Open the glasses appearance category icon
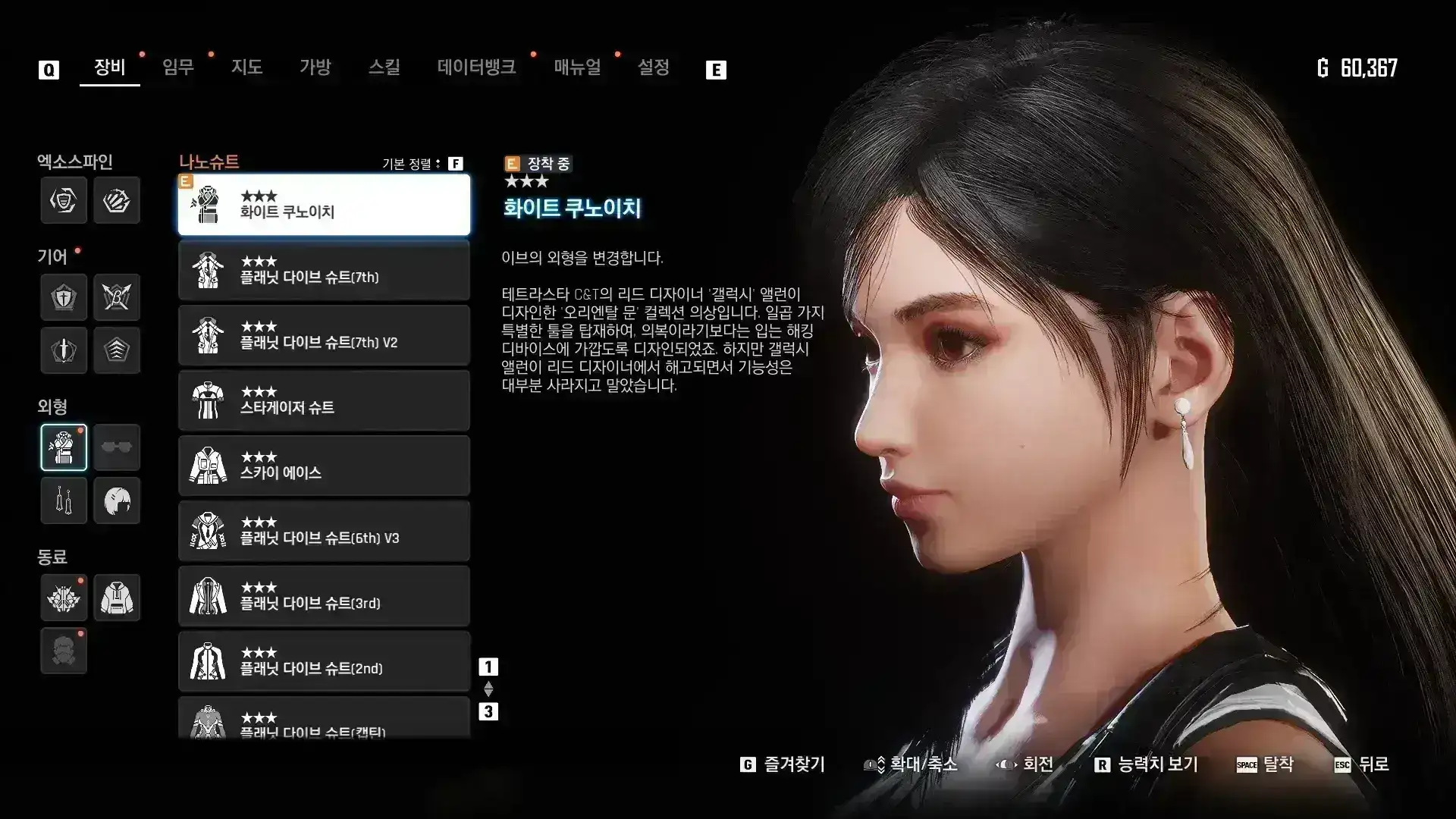1456x819 pixels. (x=117, y=447)
